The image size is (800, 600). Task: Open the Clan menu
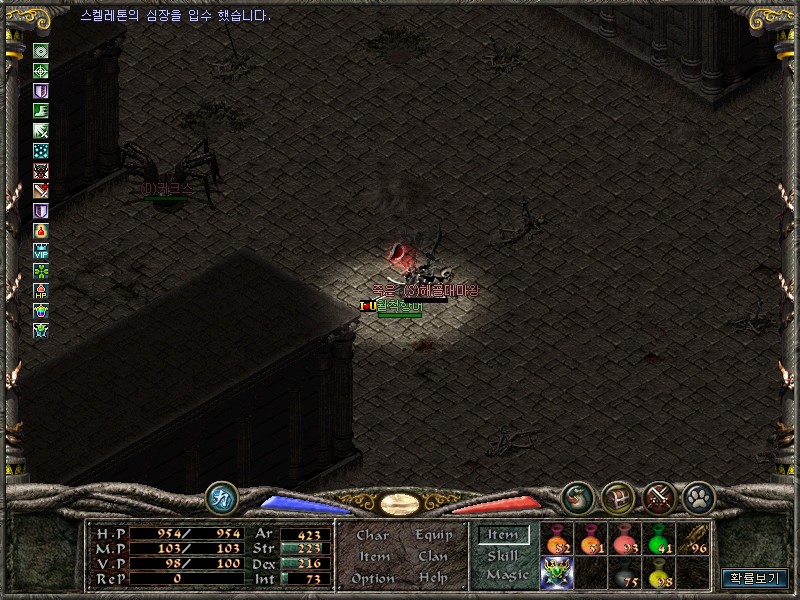433,557
